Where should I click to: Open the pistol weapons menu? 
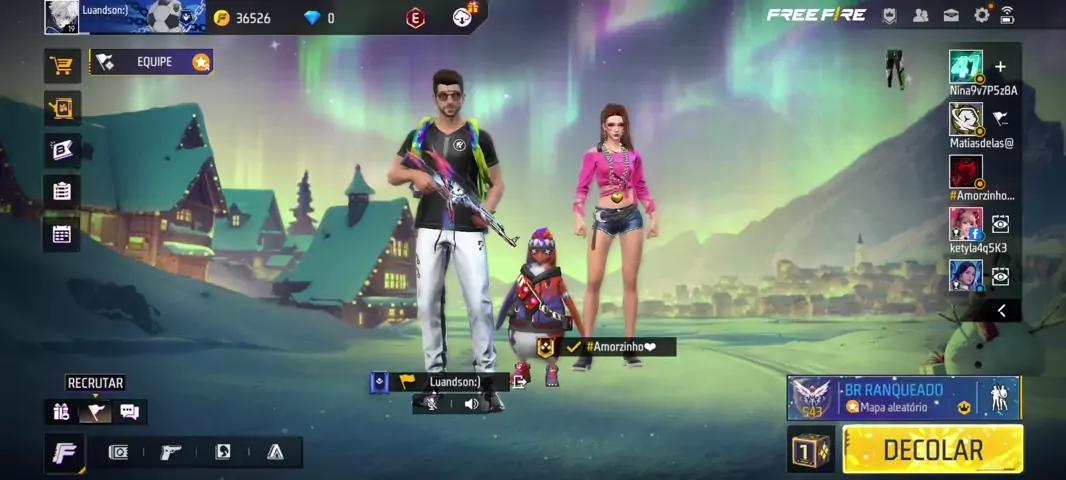pos(171,452)
